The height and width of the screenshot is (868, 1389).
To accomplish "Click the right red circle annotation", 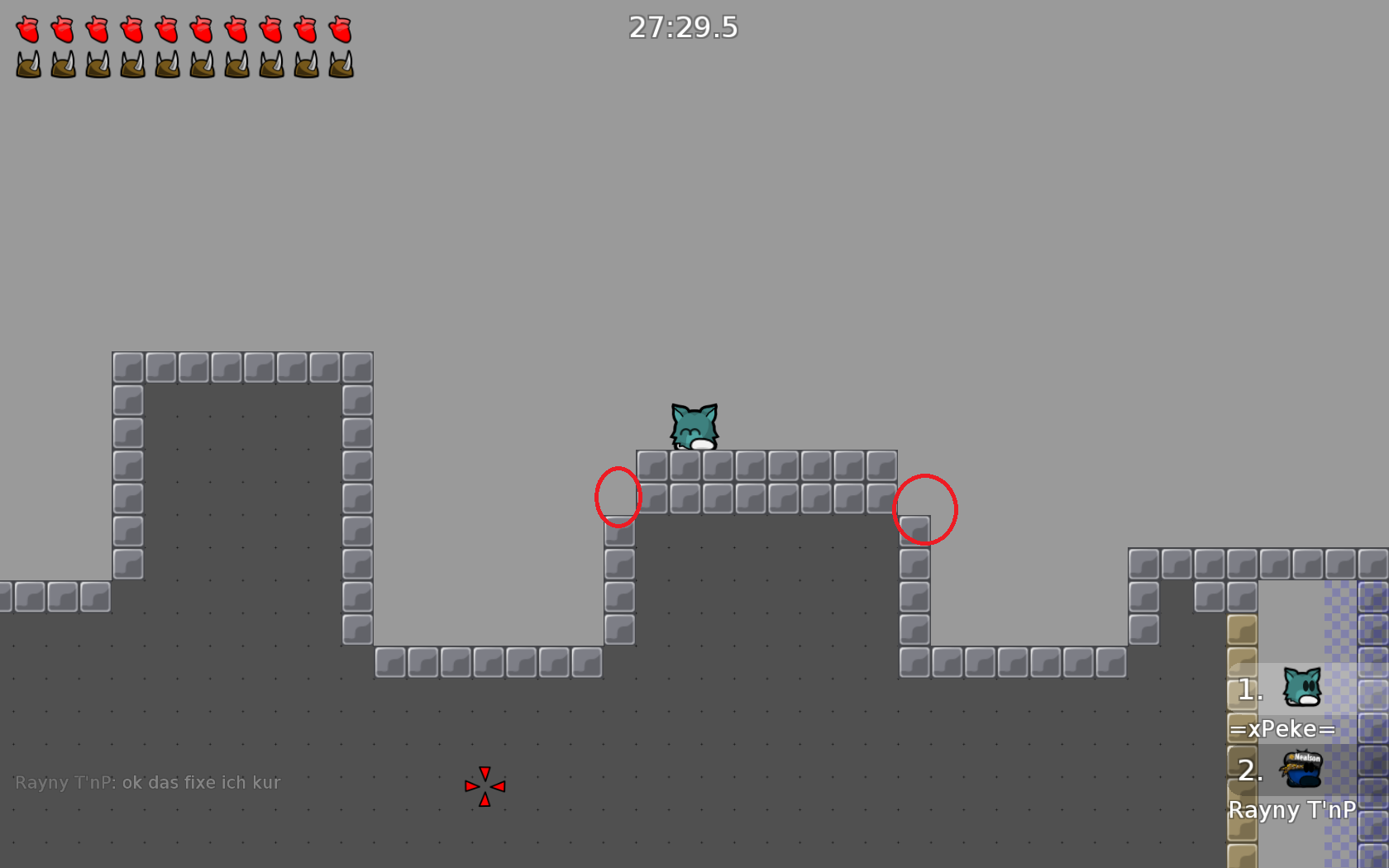I will [925, 509].
